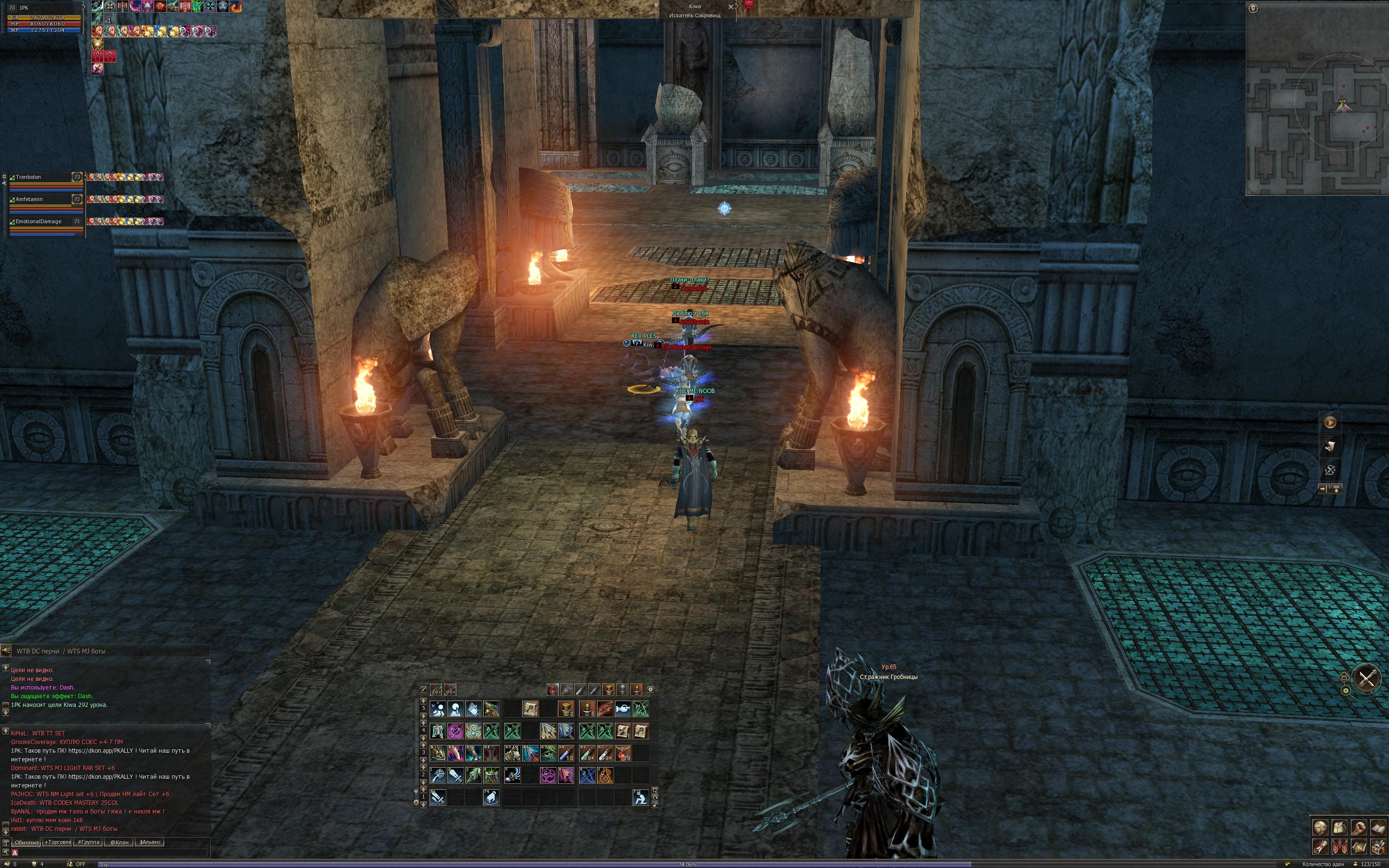Use the F12 sit-down action
The image size is (1389, 868).
coord(640,798)
